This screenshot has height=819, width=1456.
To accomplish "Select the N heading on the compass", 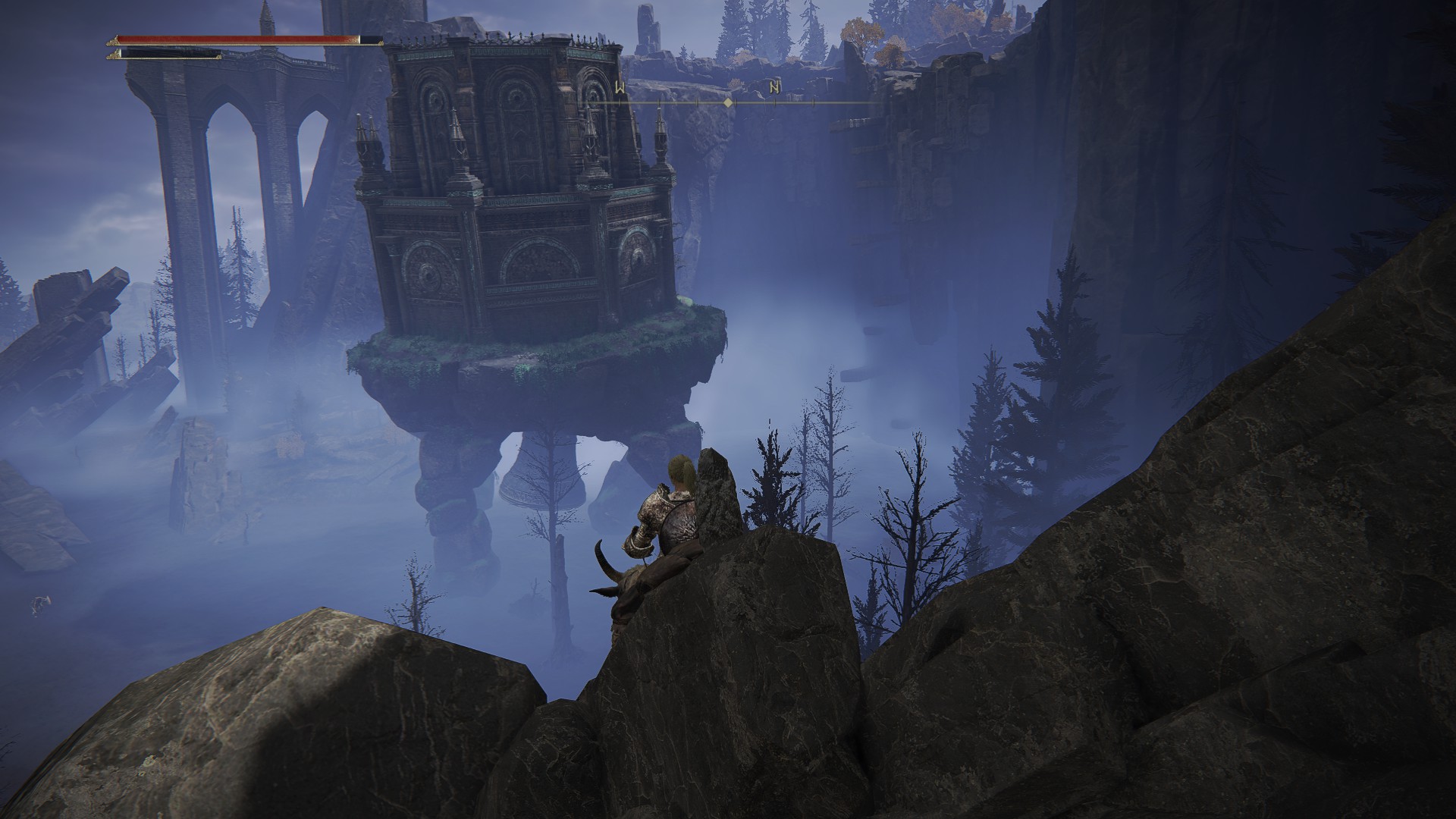I will coord(774,87).
